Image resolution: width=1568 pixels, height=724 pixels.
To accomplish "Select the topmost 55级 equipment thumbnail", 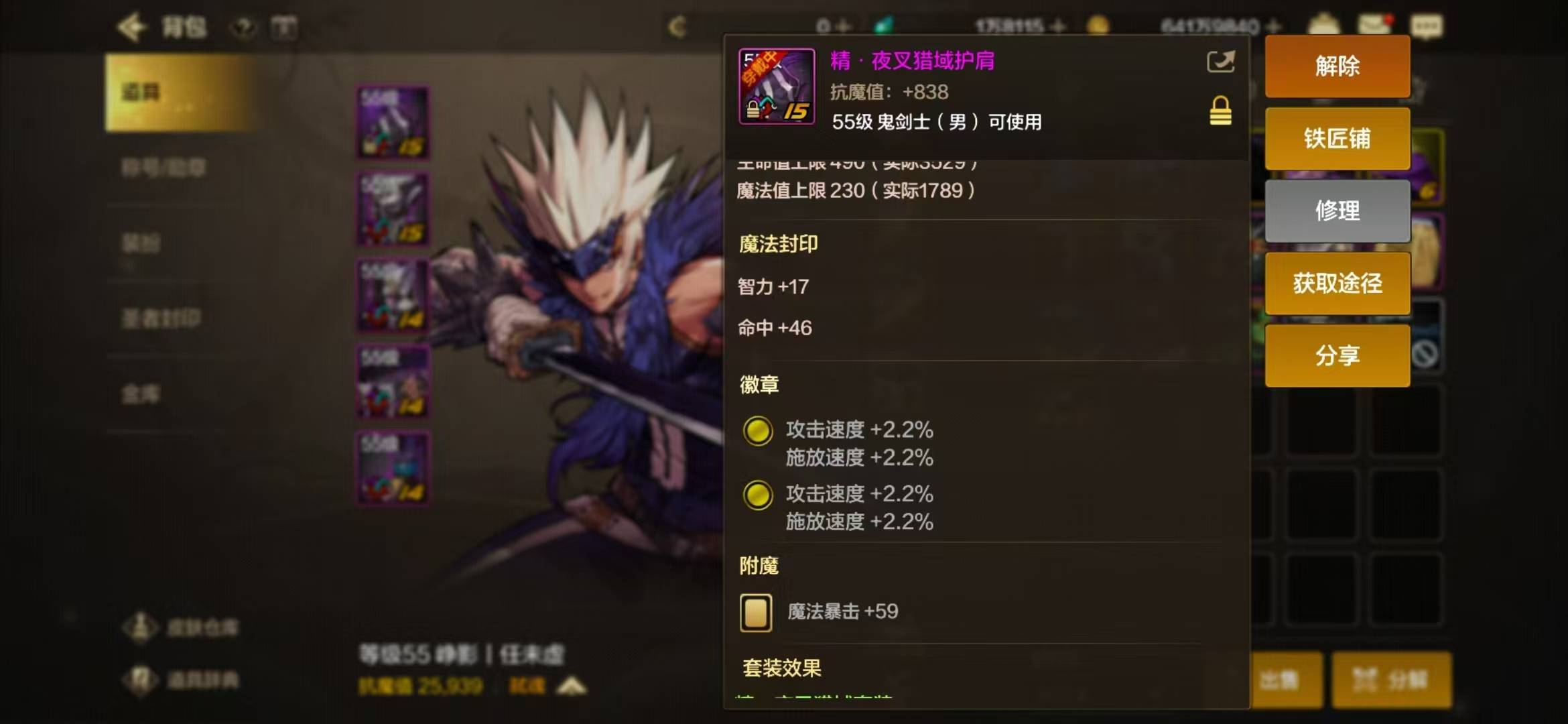I will [393, 121].
